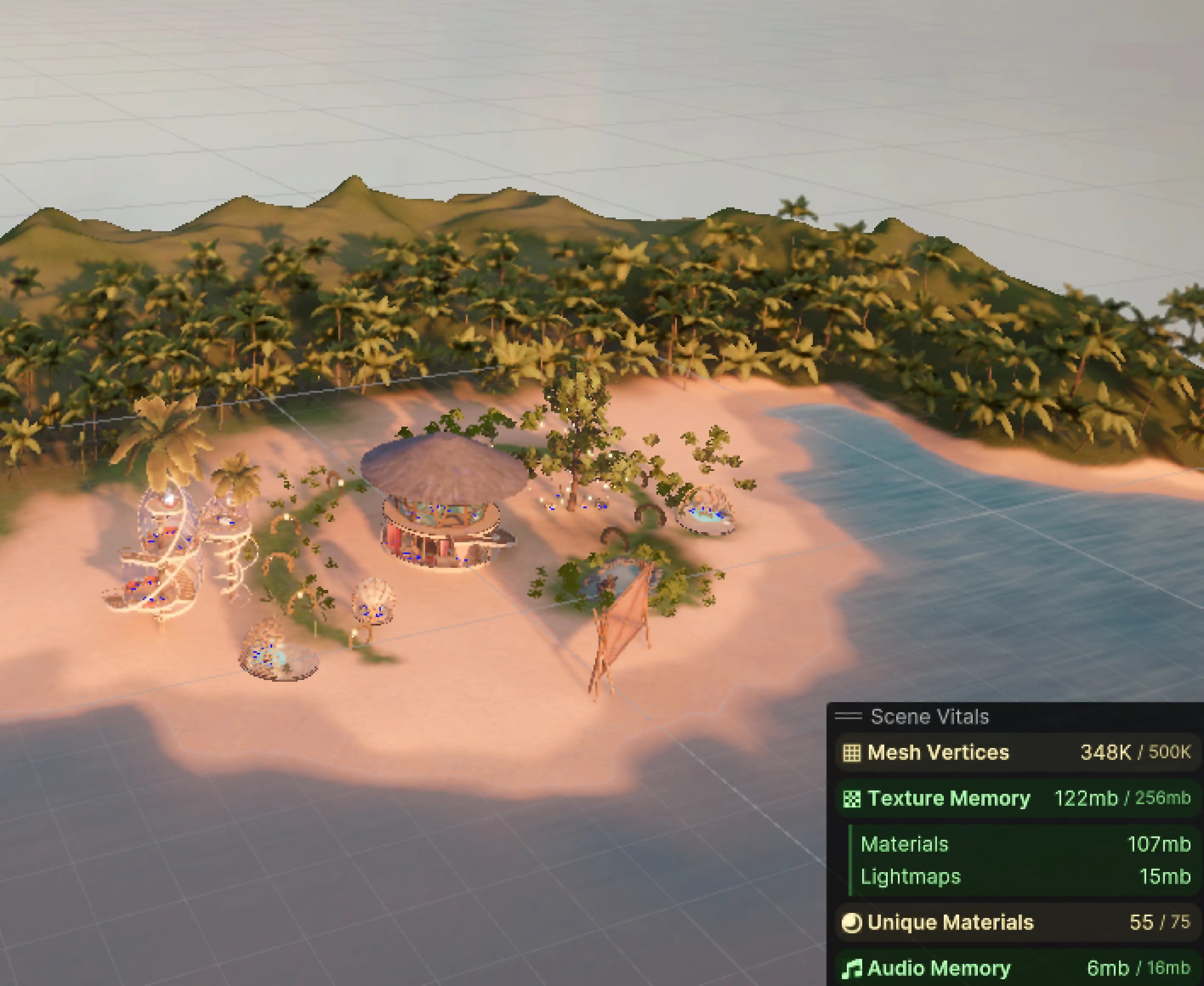Collapse the Texture Memory section
Image resolution: width=1204 pixels, height=986 pixels.
[x=1016, y=799]
